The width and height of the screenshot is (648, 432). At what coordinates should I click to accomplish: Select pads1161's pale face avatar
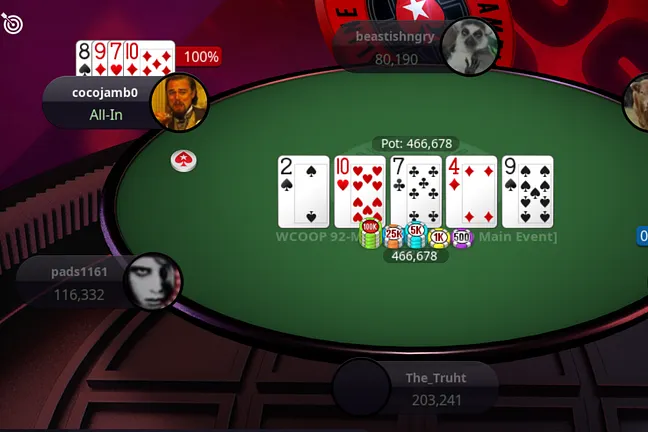[152, 282]
